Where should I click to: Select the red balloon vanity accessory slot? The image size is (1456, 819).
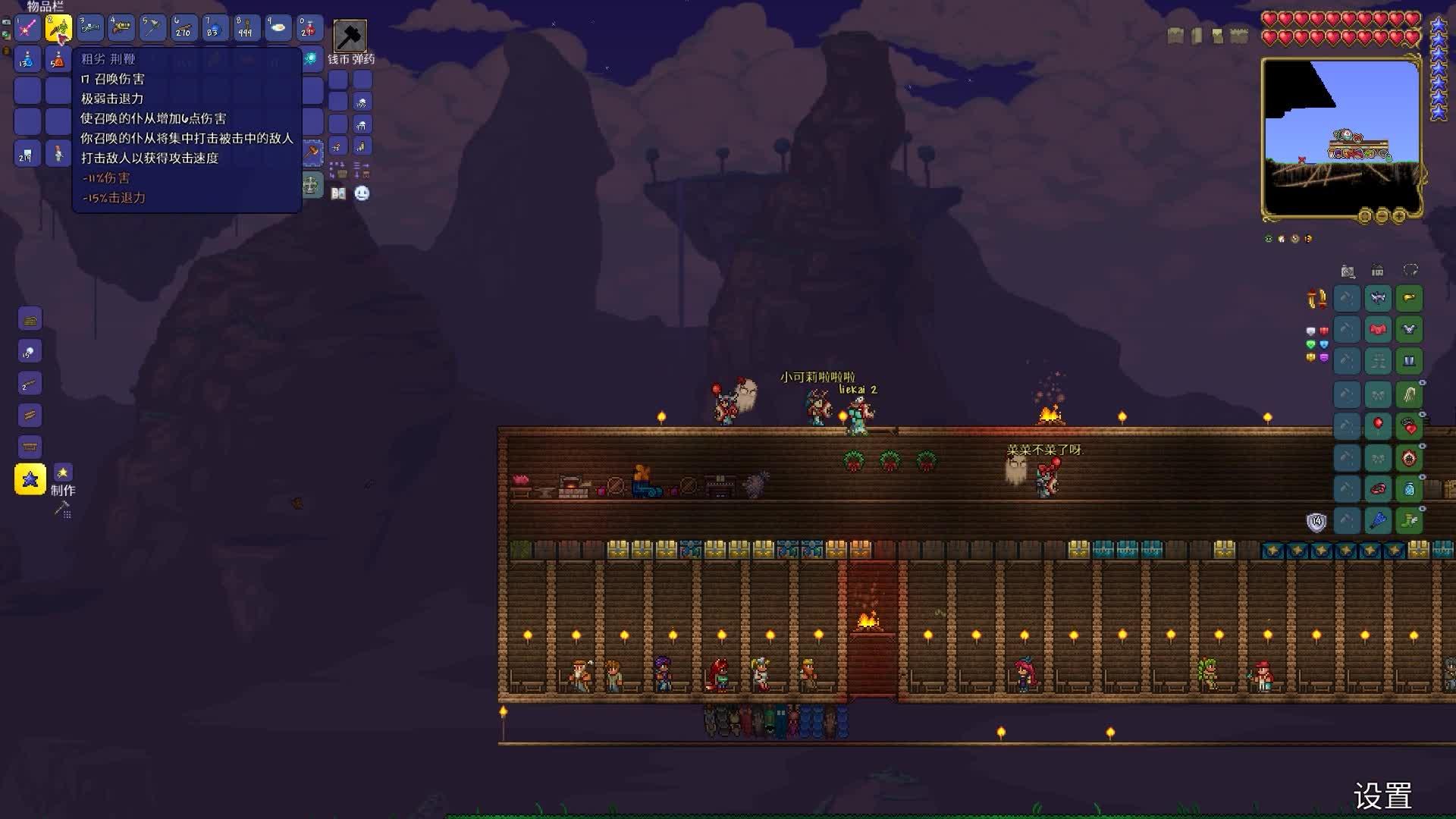pos(1378,425)
